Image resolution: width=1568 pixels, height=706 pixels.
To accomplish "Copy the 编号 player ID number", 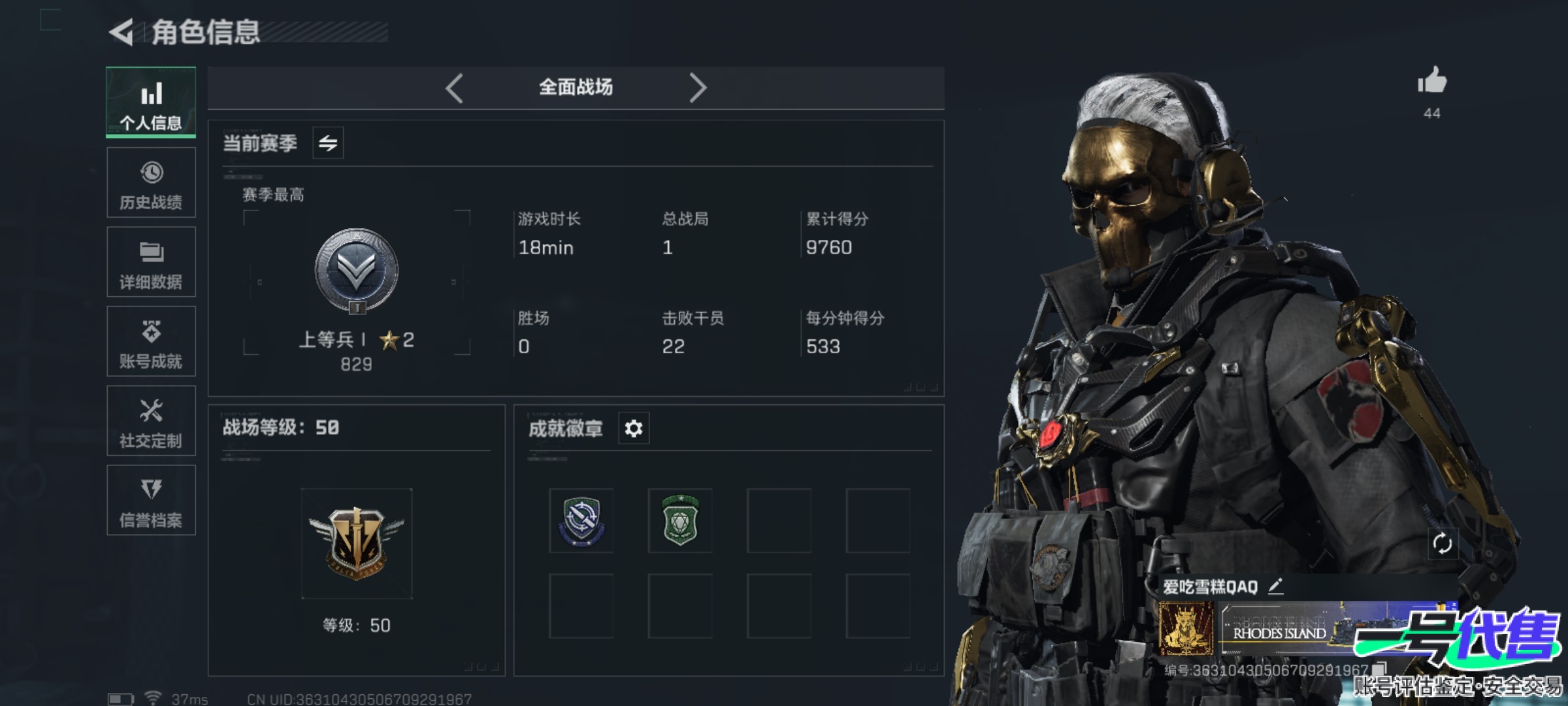I will [x=1379, y=669].
